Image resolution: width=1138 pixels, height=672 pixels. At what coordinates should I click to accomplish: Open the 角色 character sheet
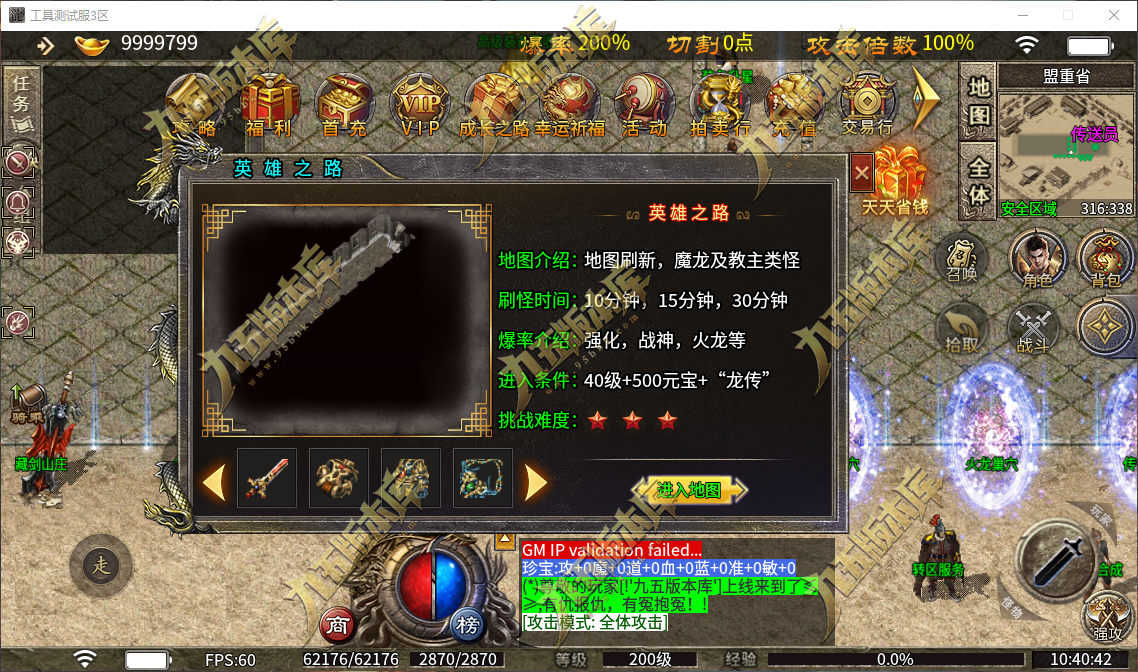pyautogui.click(x=1038, y=260)
